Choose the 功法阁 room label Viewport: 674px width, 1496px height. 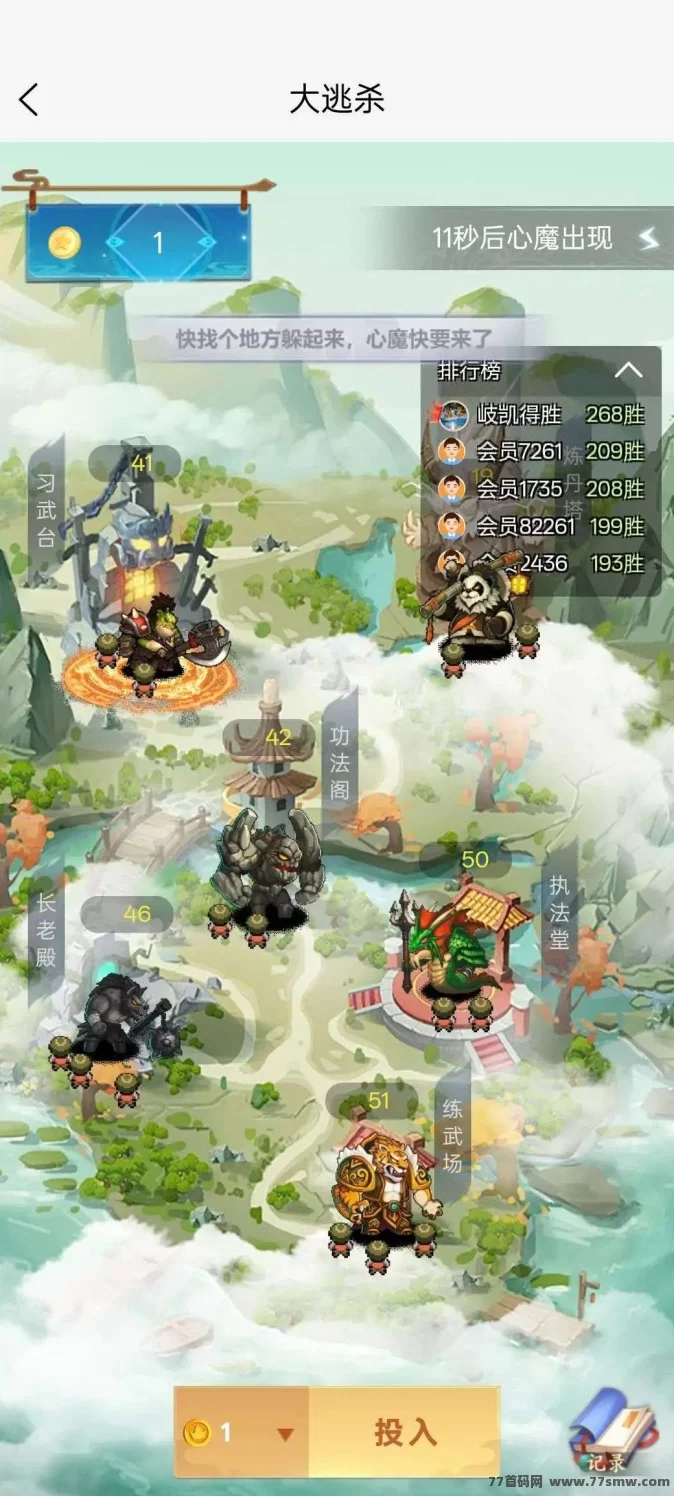click(x=340, y=762)
